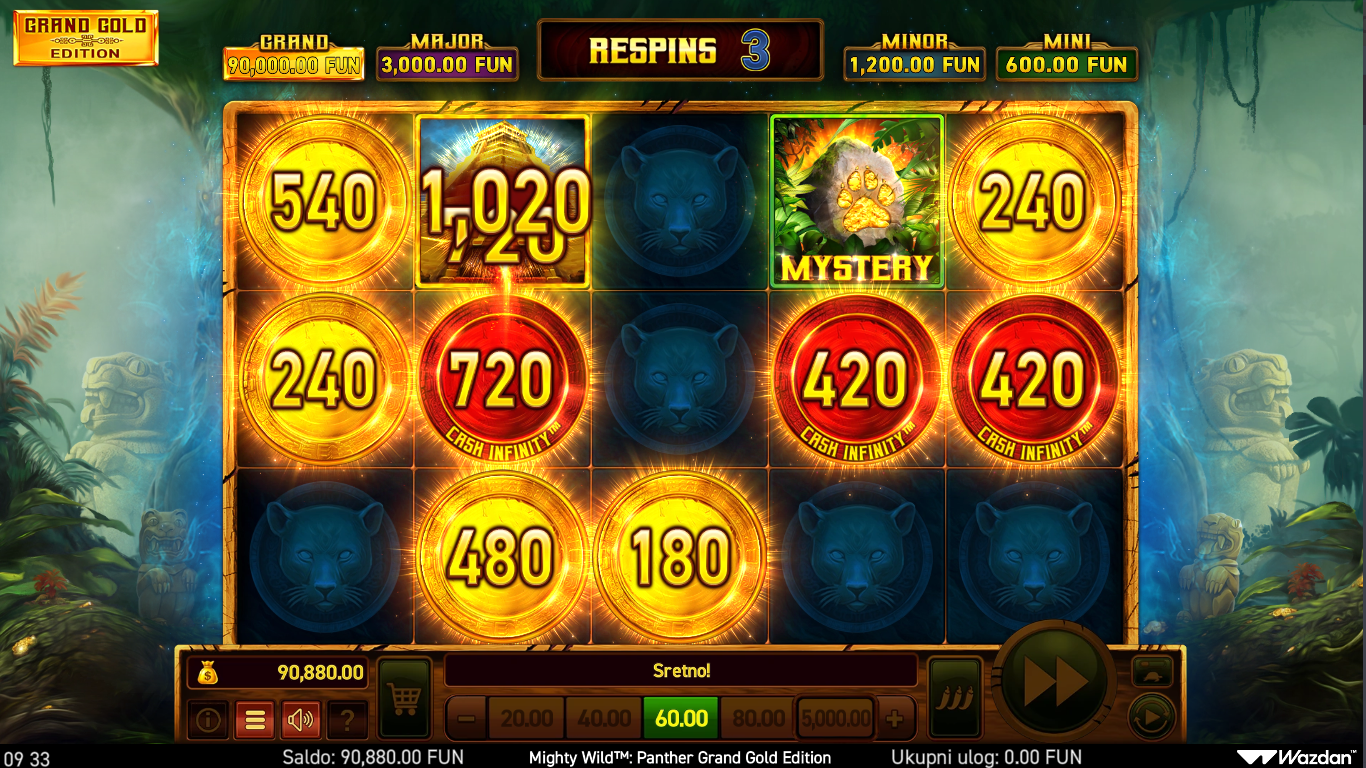This screenshot has width=1366, height=768.
Task: Click the large fast-forward spin button
Action: point(1056,684)
